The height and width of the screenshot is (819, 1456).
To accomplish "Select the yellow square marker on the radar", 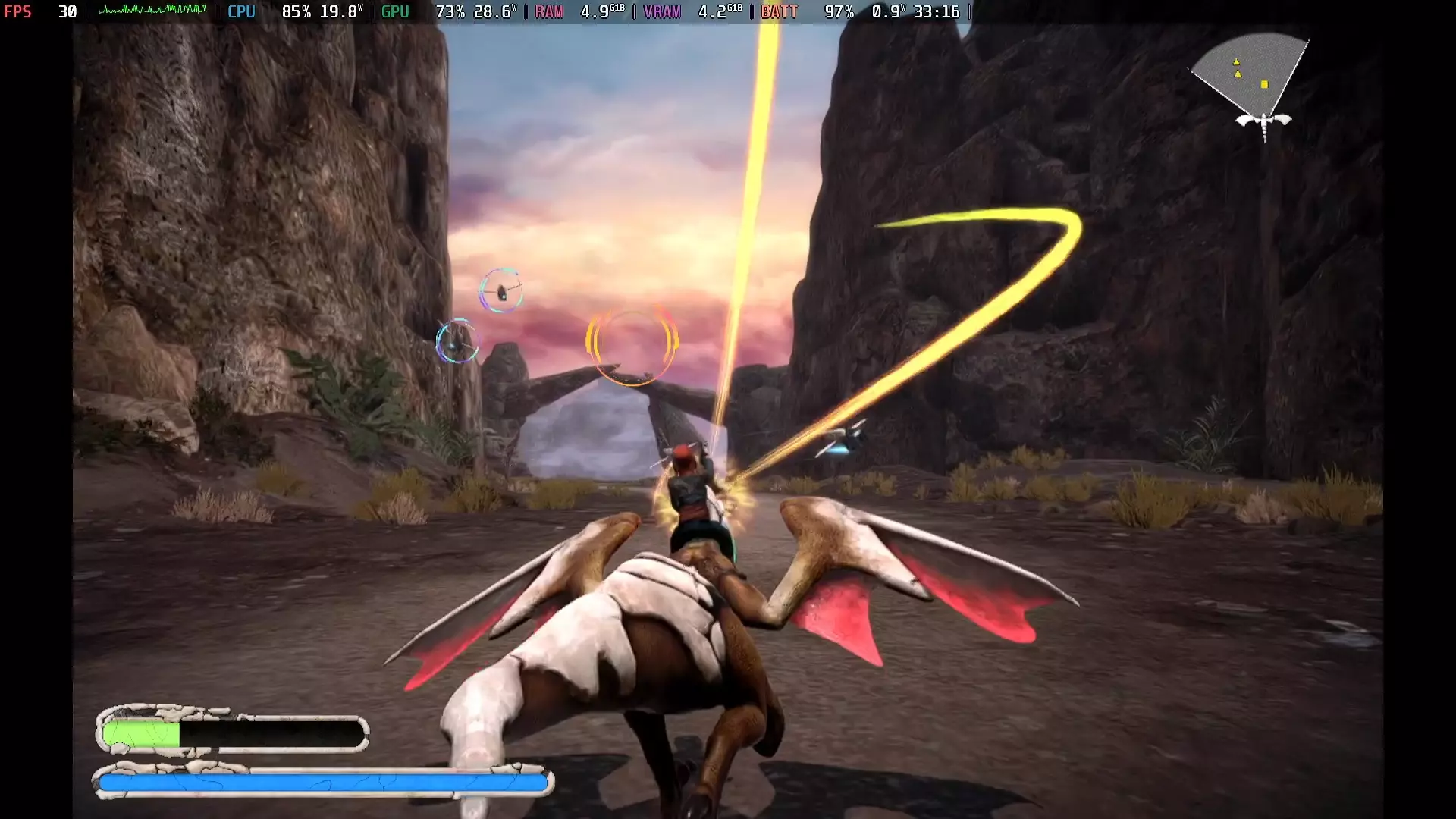I will point(1264,85).
